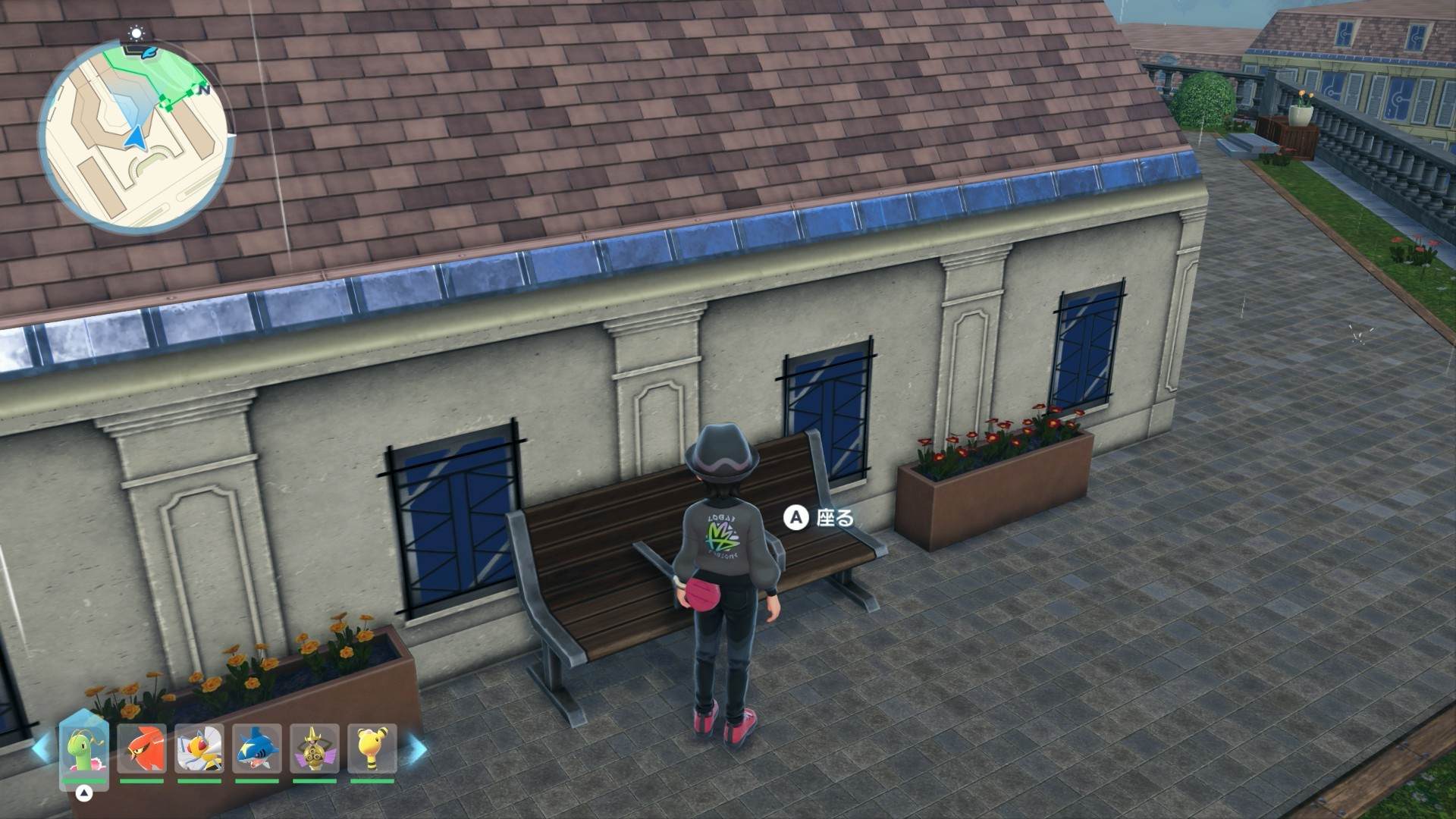The height and width of the screenshot is (819, 1456).
Task: Choose the Ampharos party slot
Action: pyautogui.click(x=372, y=749)
